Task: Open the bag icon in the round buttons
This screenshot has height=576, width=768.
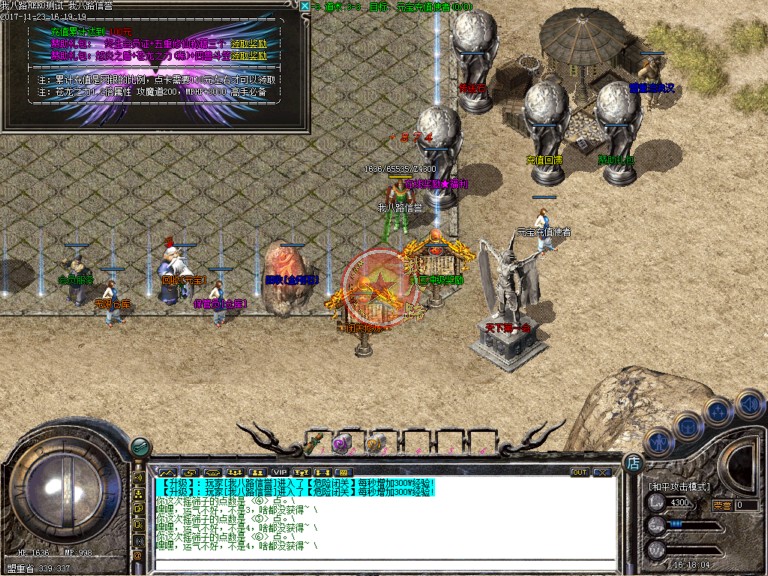Action: click(687, 426)
